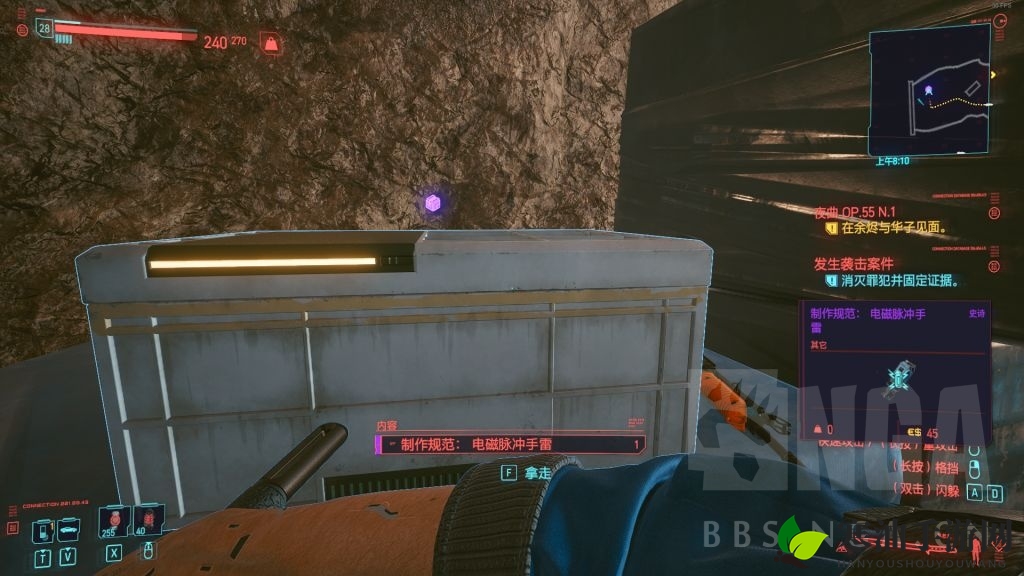This screenshot has height=576, width=1024.
Task: Click the carry weight icon beside health
Action: (x=269, y=43)
